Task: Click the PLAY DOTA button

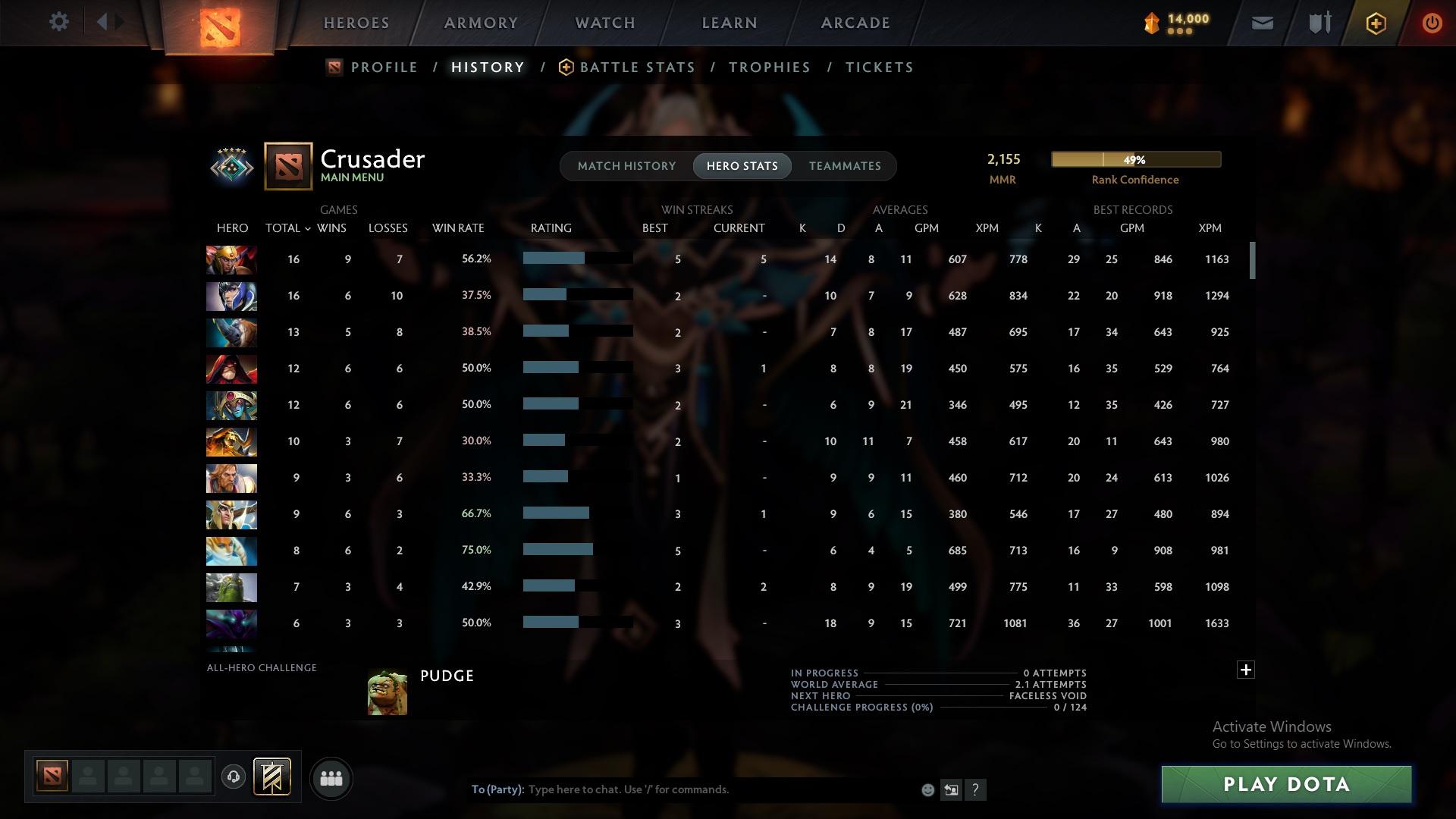Action: point(1287,784)
